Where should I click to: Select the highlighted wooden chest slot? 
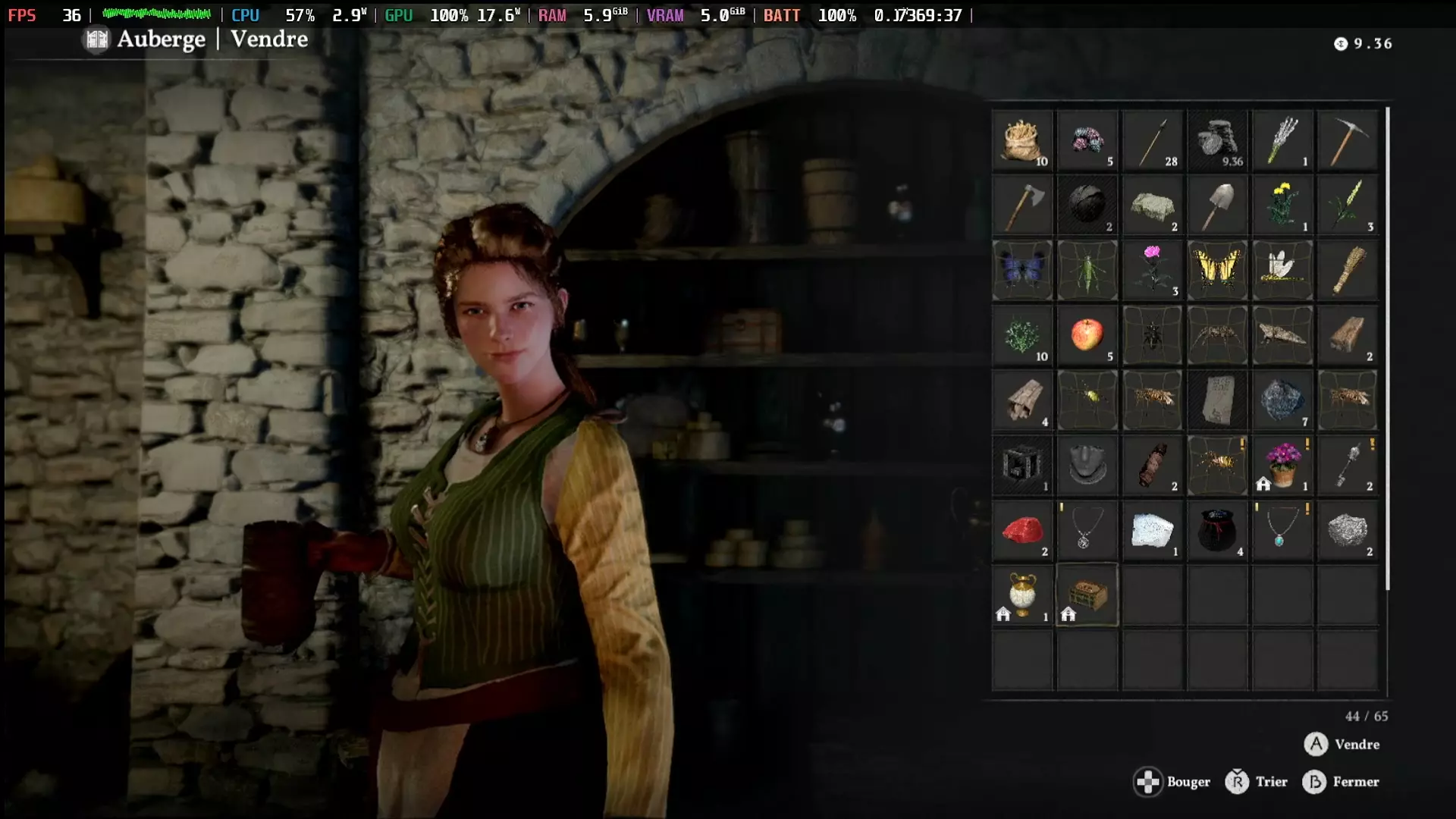point(1087,595)
